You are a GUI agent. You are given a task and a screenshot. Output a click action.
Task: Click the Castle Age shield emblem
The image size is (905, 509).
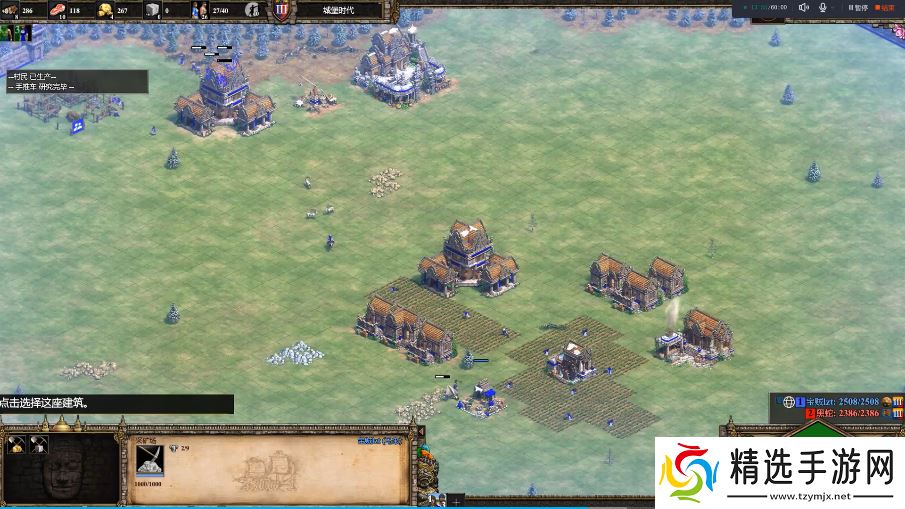(x=282, y=10)
